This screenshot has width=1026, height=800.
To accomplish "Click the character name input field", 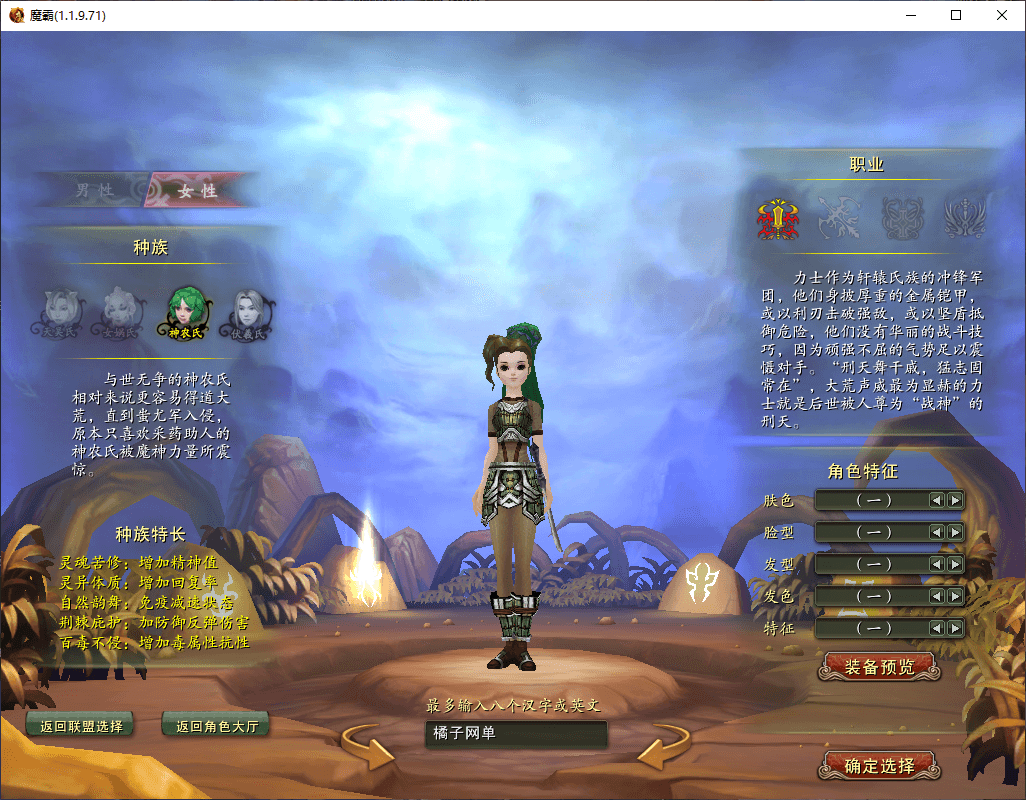I will click(x=515, y=734).
